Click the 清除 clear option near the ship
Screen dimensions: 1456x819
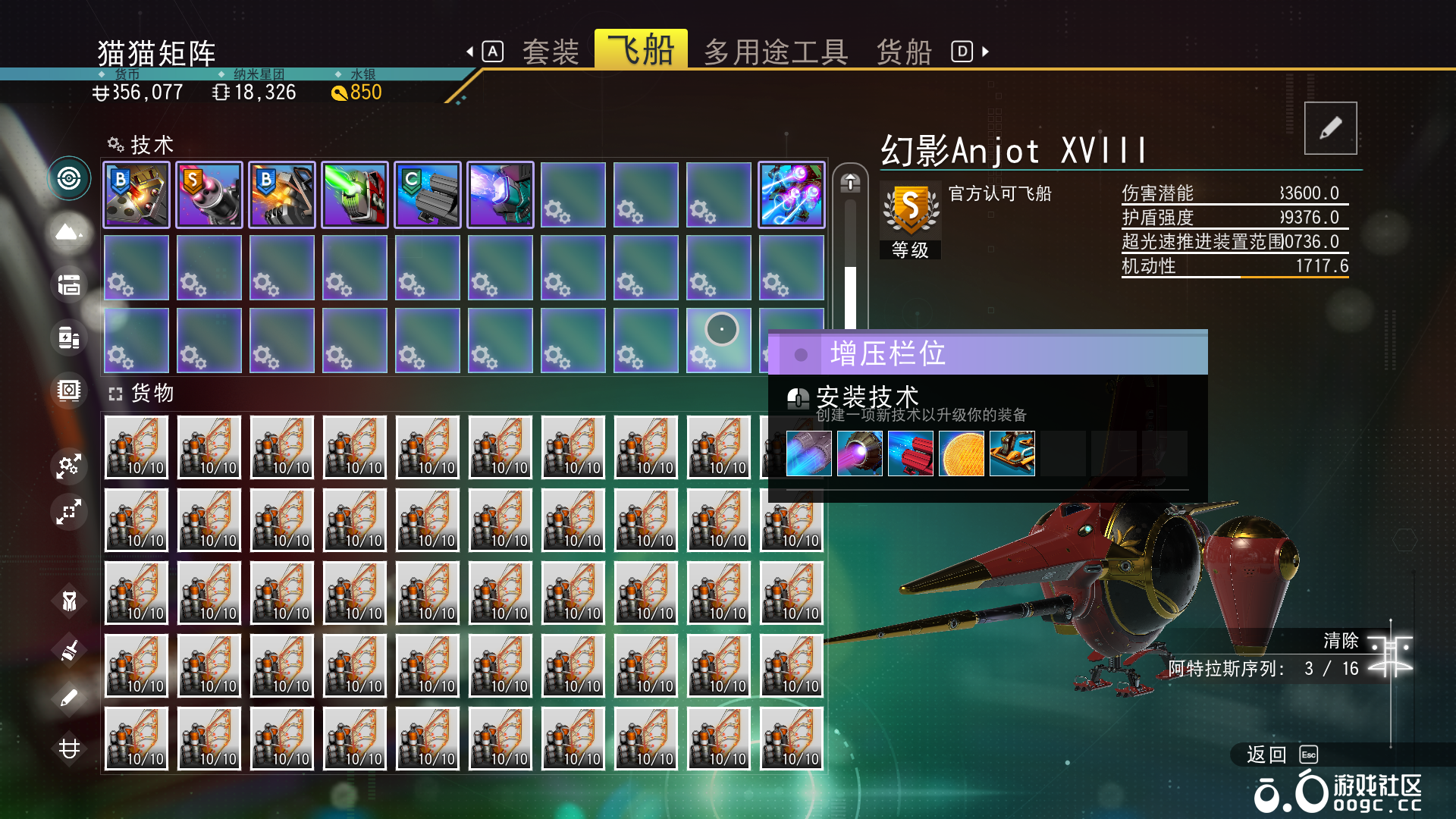tap(1339, 641)
